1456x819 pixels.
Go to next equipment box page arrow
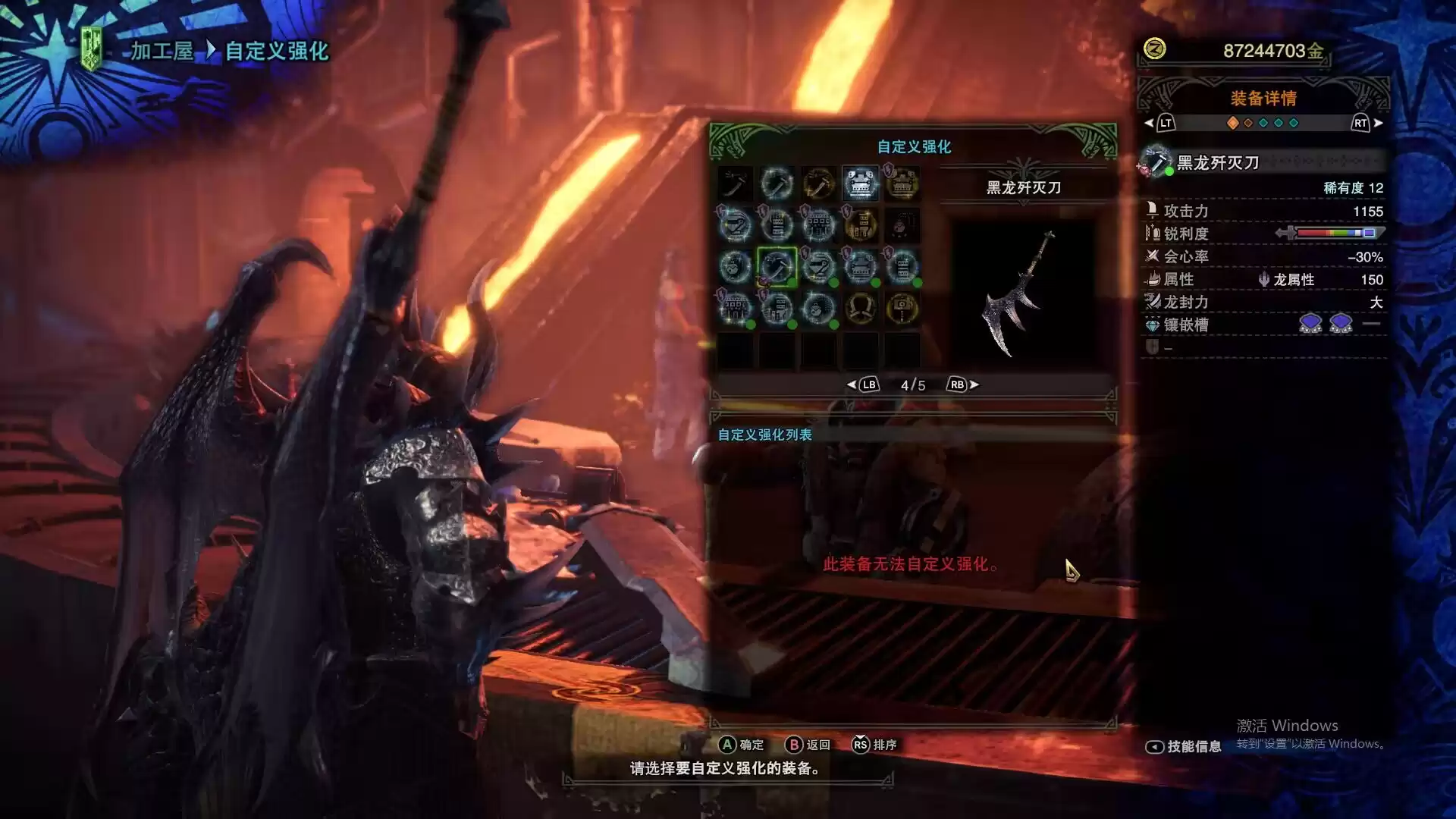974,385
